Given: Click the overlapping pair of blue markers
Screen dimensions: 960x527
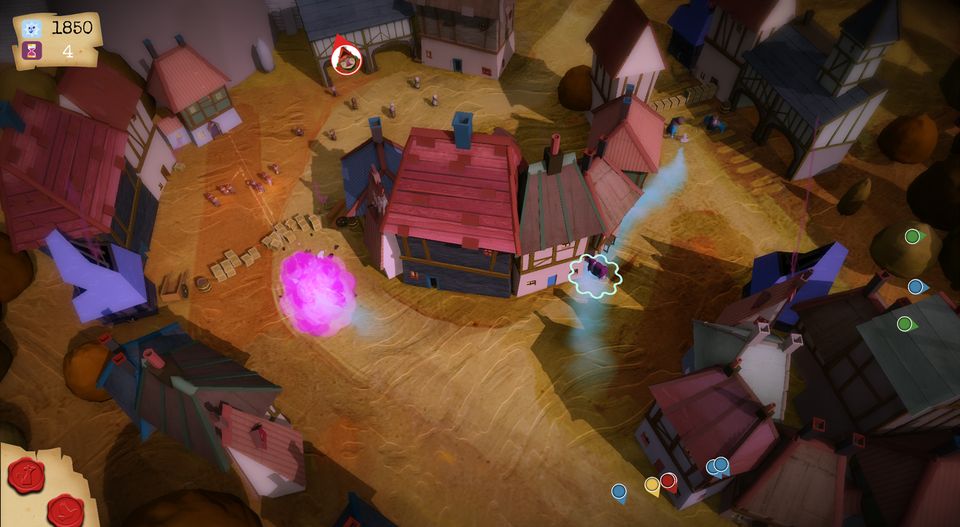Looking at the screenshot, I should click(717, 465).
